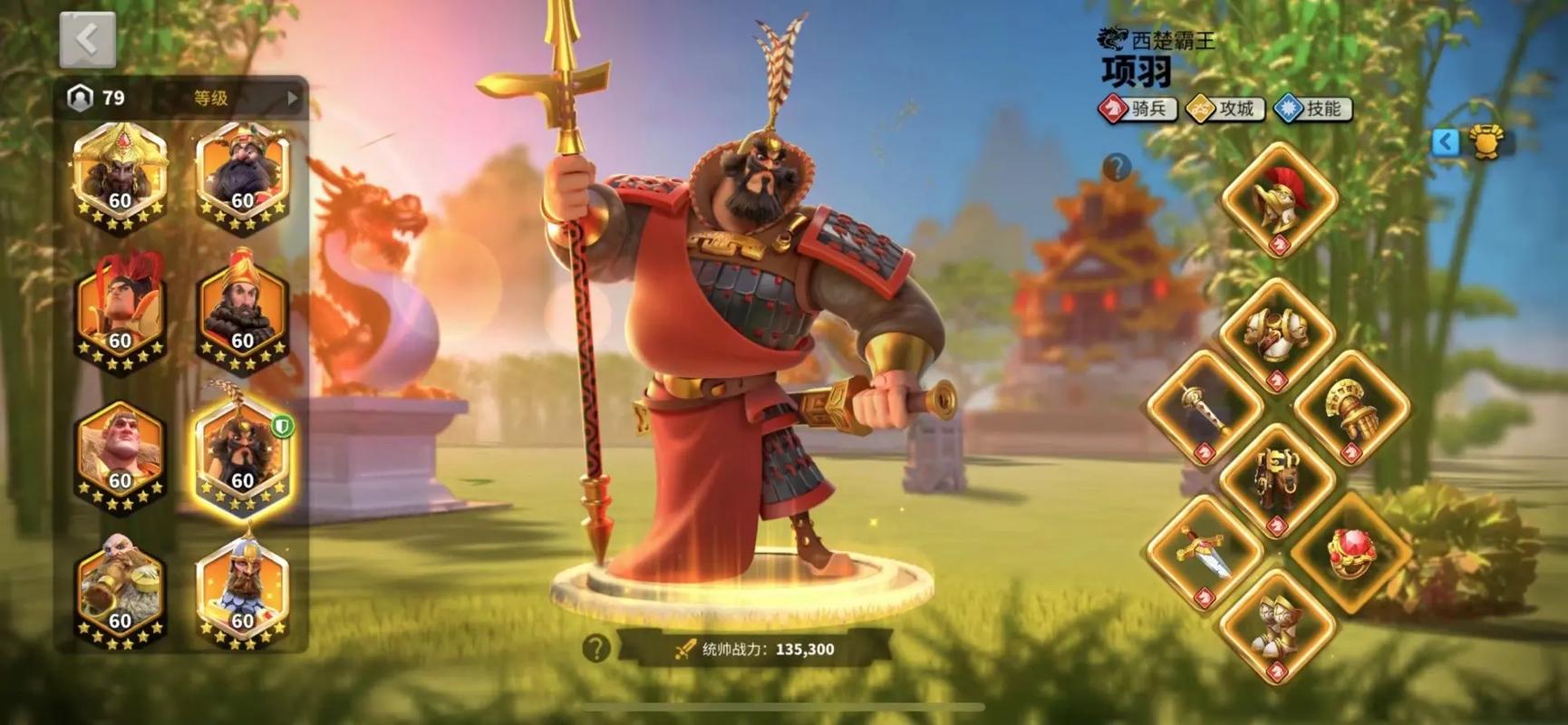
Task: Click the 骑兵 cavalry talent tag
Action: pos(1138,110)
